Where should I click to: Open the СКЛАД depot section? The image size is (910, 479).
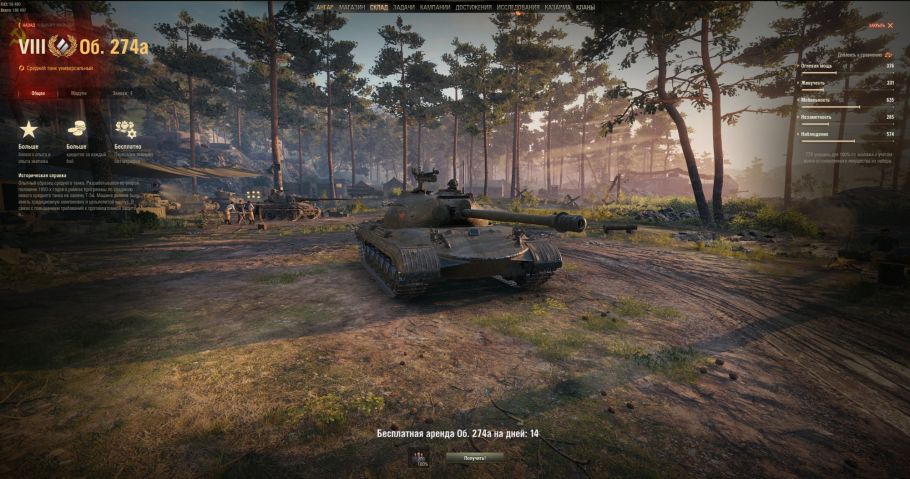379,7
